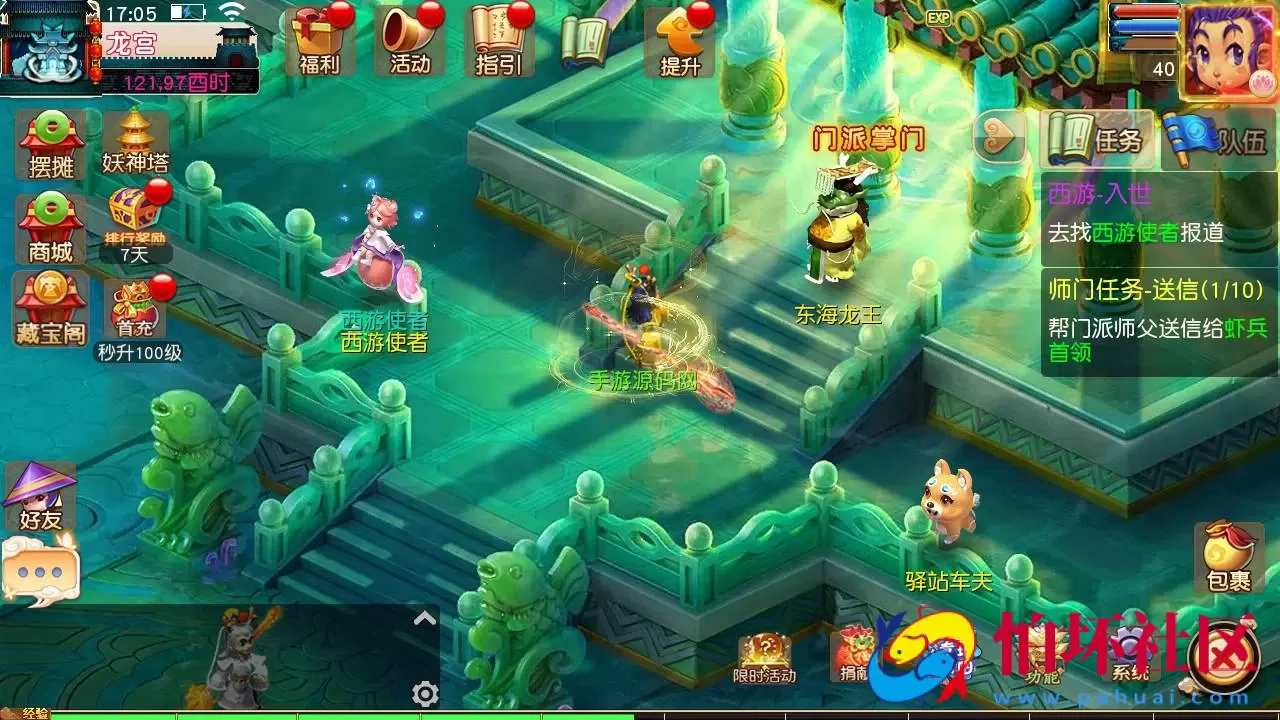1280x720 pixels.
Task: Open the 首充 first recharge offer
Action: pos(133,310)
